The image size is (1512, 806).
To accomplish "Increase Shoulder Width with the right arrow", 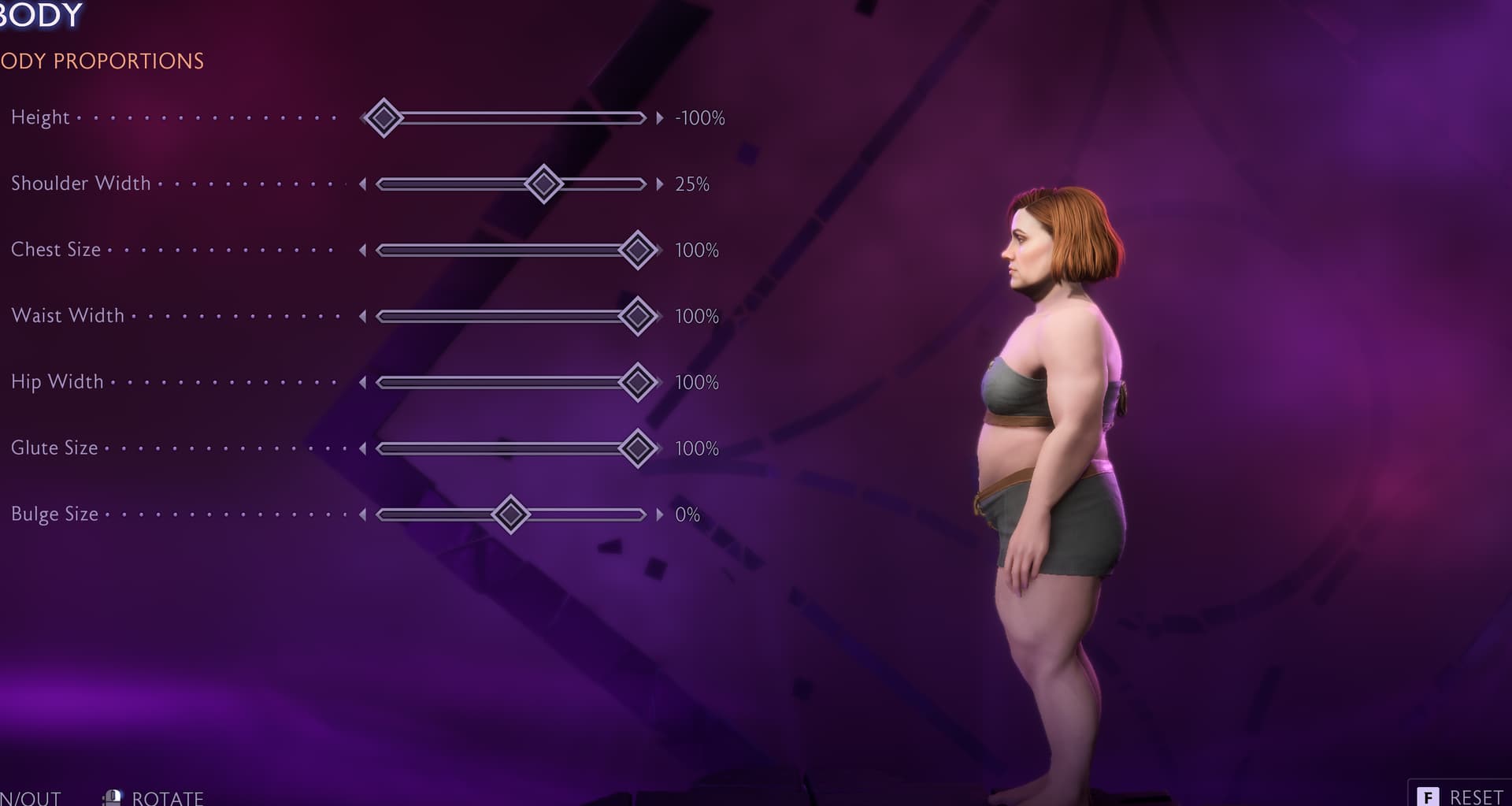I will (660, 184).
